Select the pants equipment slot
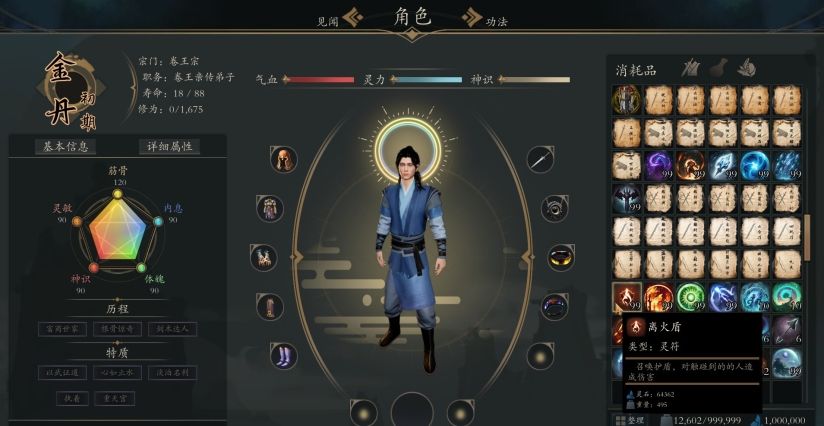 [269, 306]
